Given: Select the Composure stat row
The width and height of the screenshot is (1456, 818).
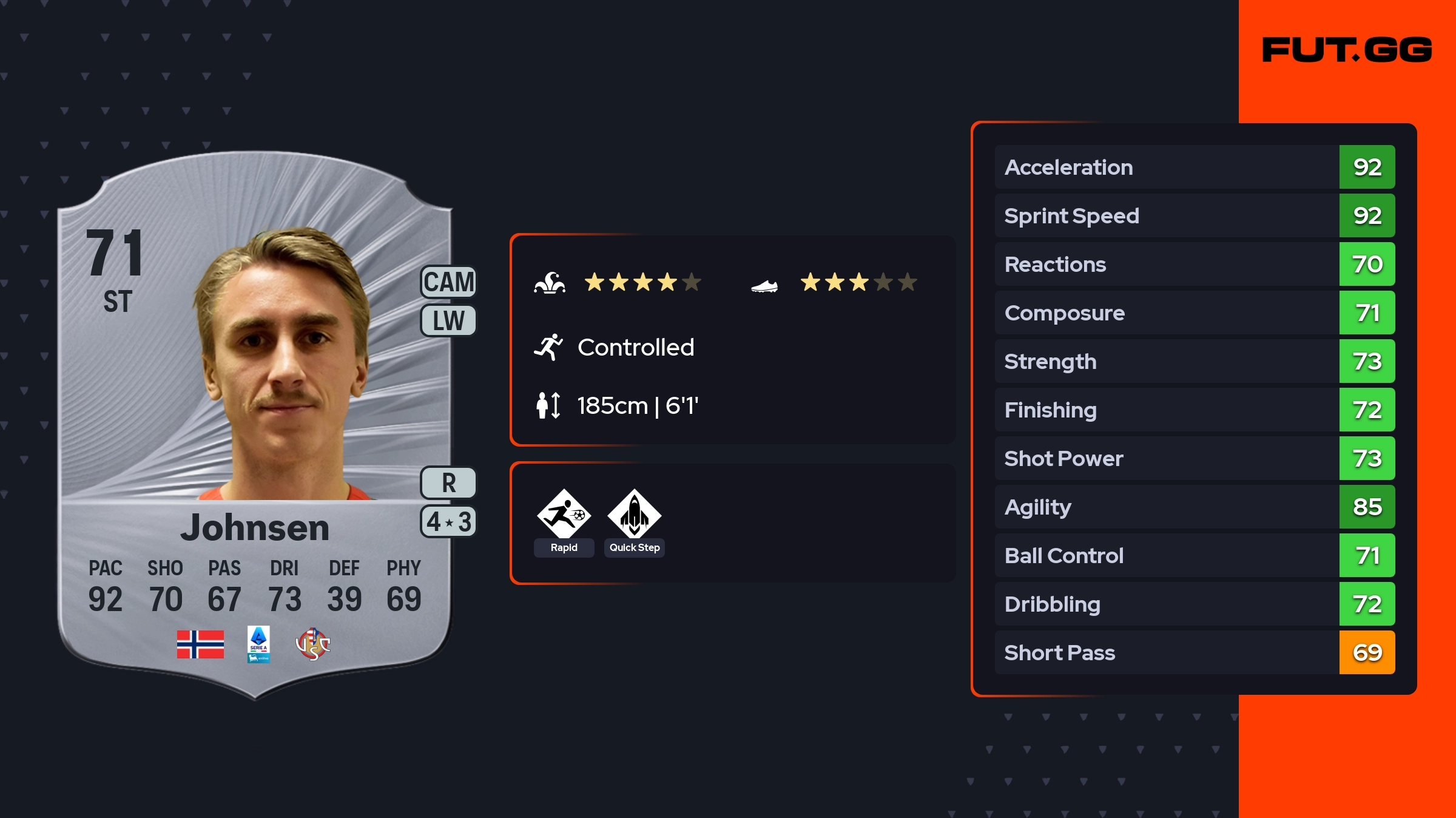Looking at the screenshot, I should click(x=1194, y=313).
